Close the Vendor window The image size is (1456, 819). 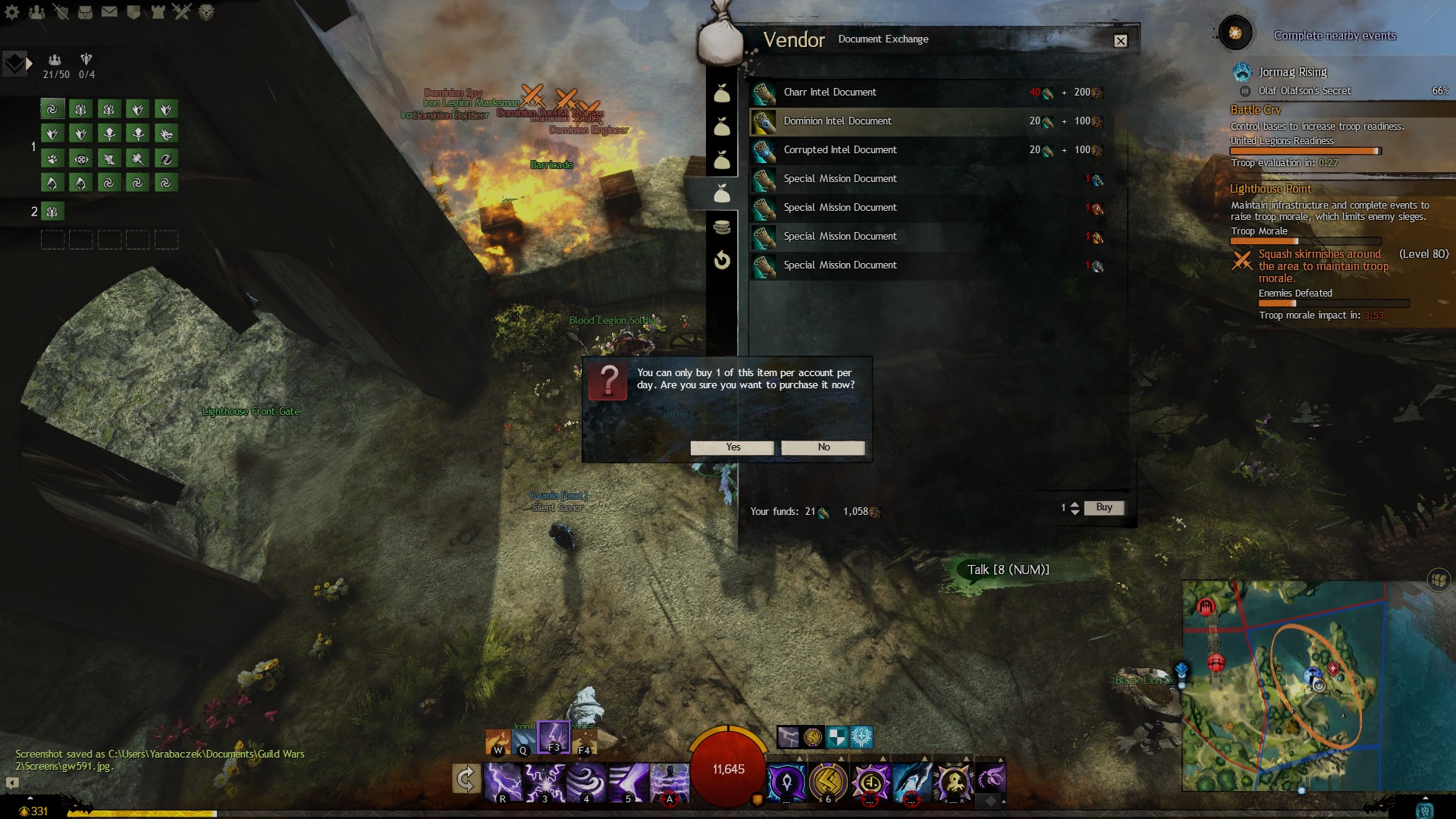coord(1120,41)
